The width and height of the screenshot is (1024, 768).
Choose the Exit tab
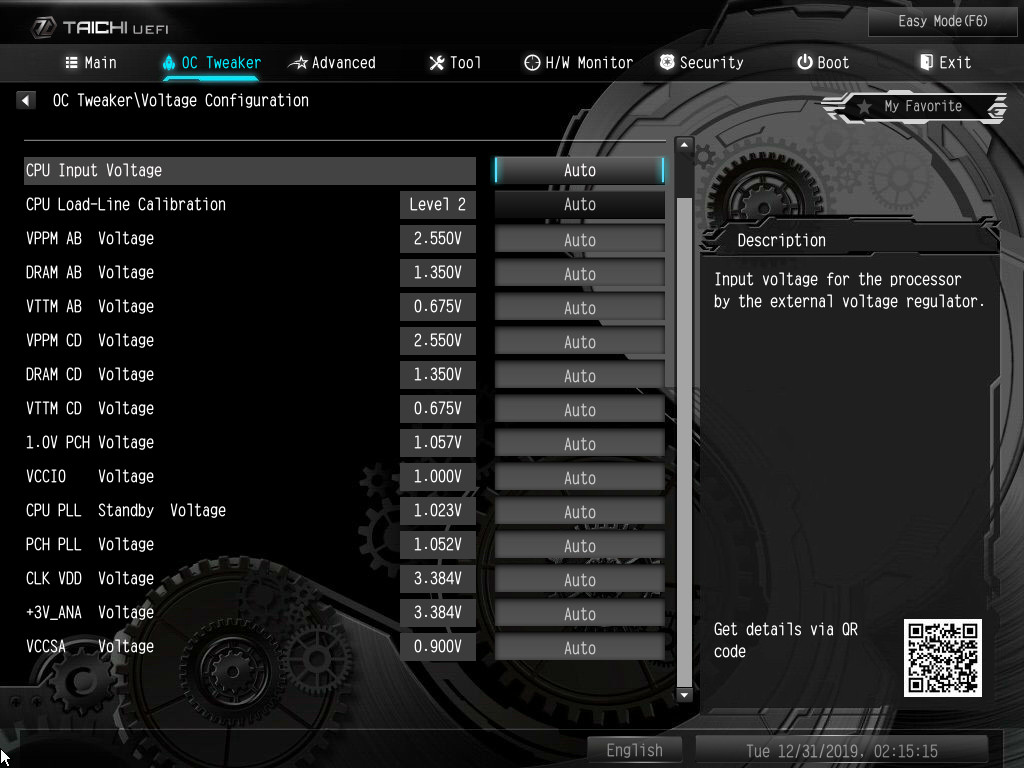[x=945, y=62]
